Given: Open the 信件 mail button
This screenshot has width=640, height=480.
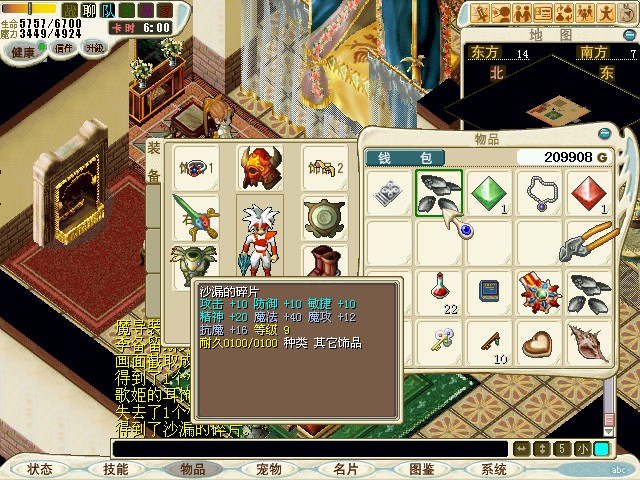Looking at the screenshot, I should [64, 48].
